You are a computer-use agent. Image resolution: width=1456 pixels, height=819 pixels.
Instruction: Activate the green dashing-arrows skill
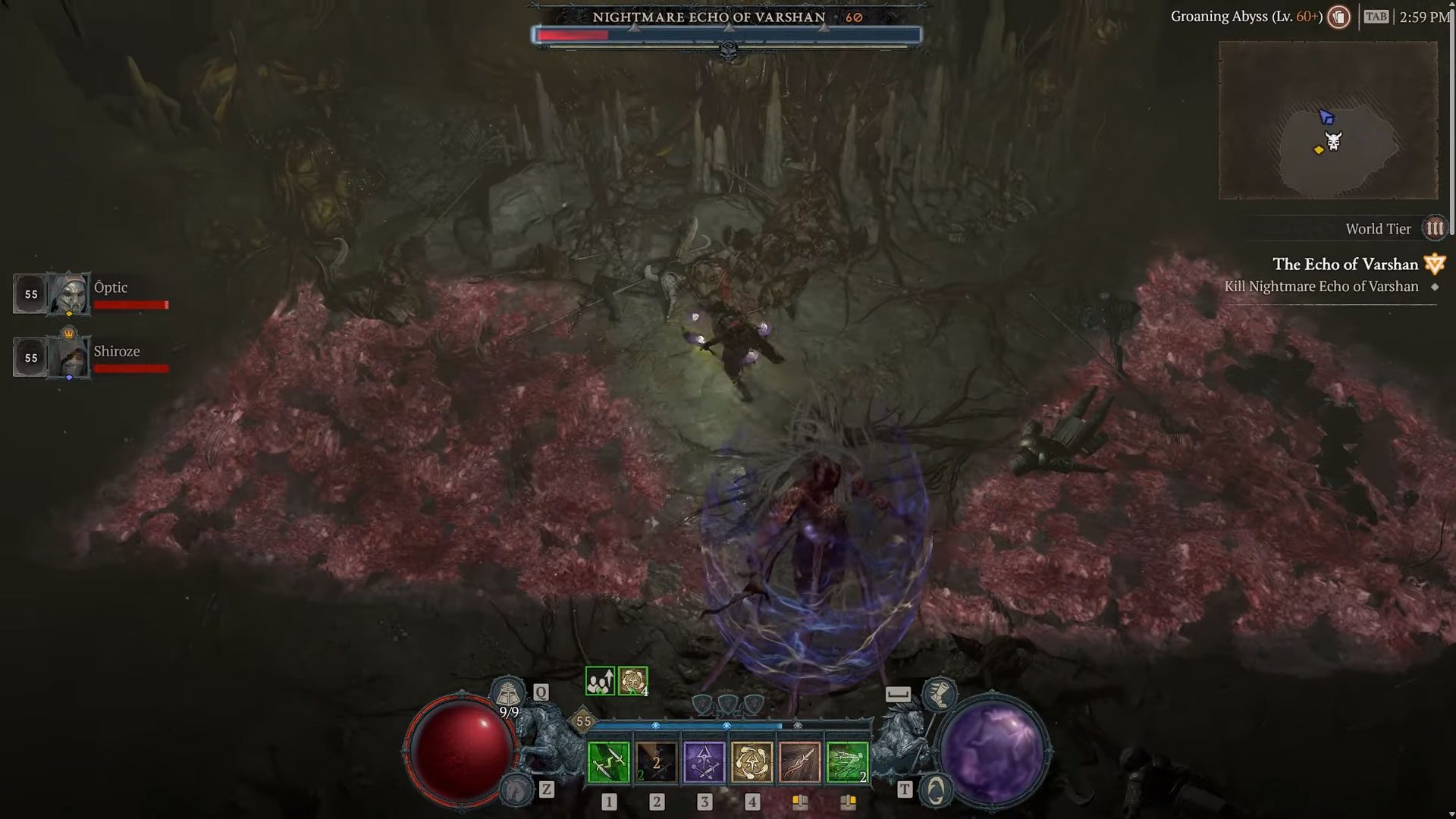(x=847, y=762)
